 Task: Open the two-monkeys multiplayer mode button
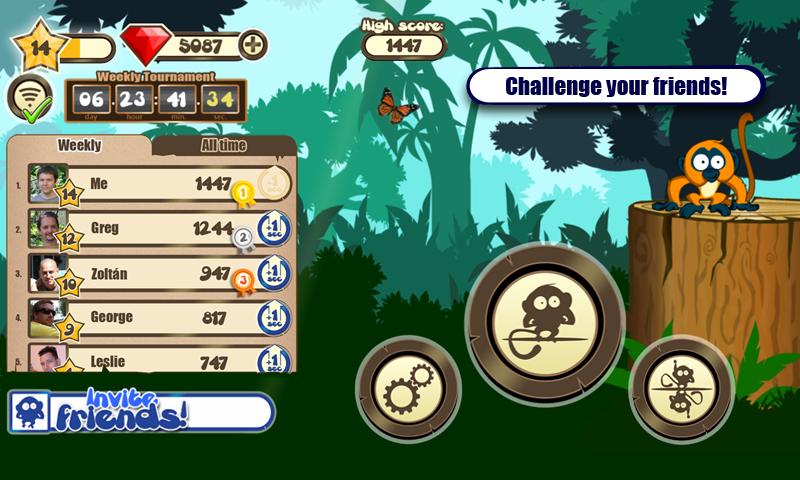[x=681, y=387]
